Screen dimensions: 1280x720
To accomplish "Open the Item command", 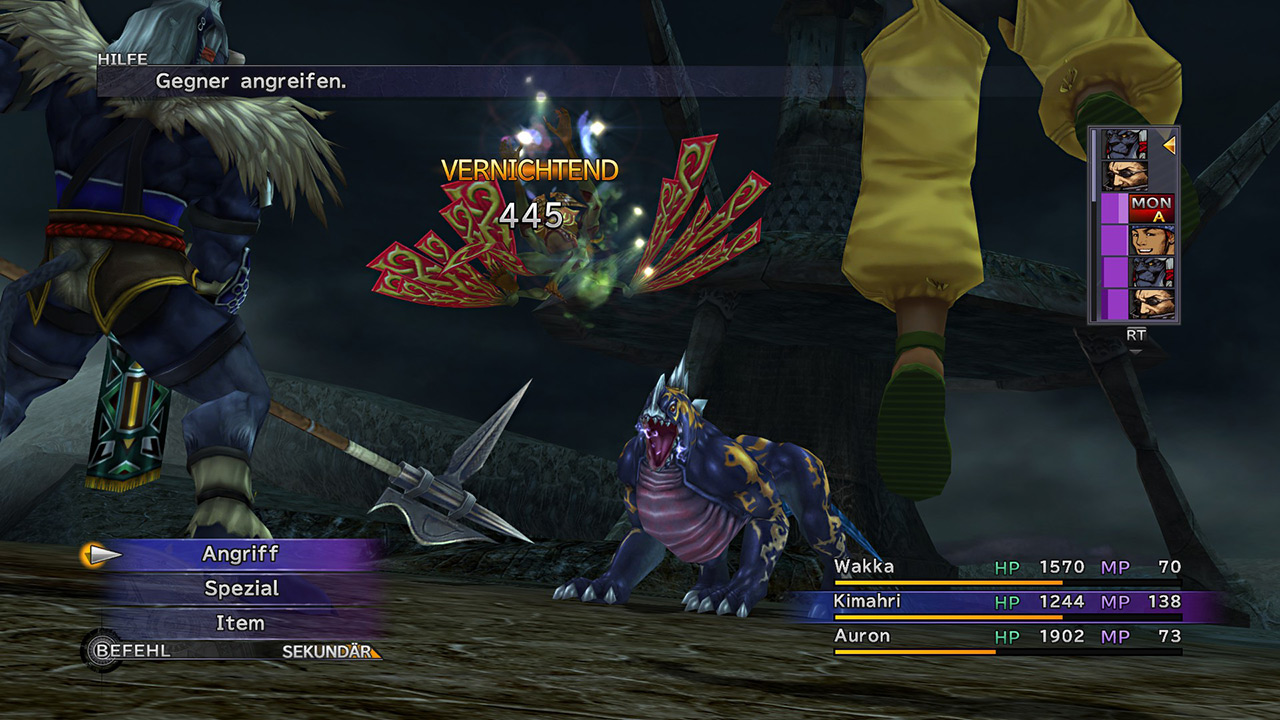I will (x=241, y=623).
